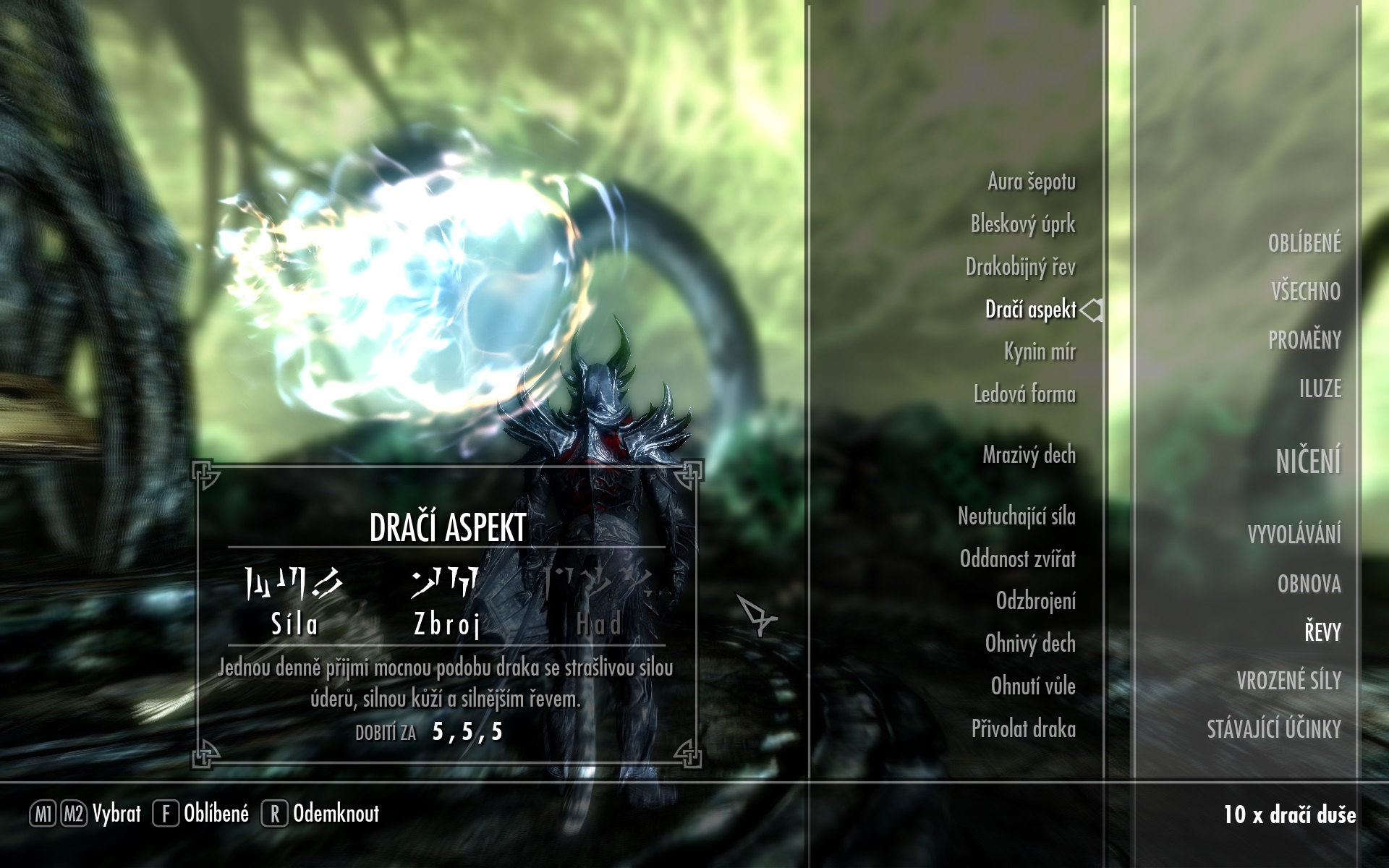Select Oddanost zvířat shout
Viewport: 1389px width, 868px height.
click(x=1017, y=559)
